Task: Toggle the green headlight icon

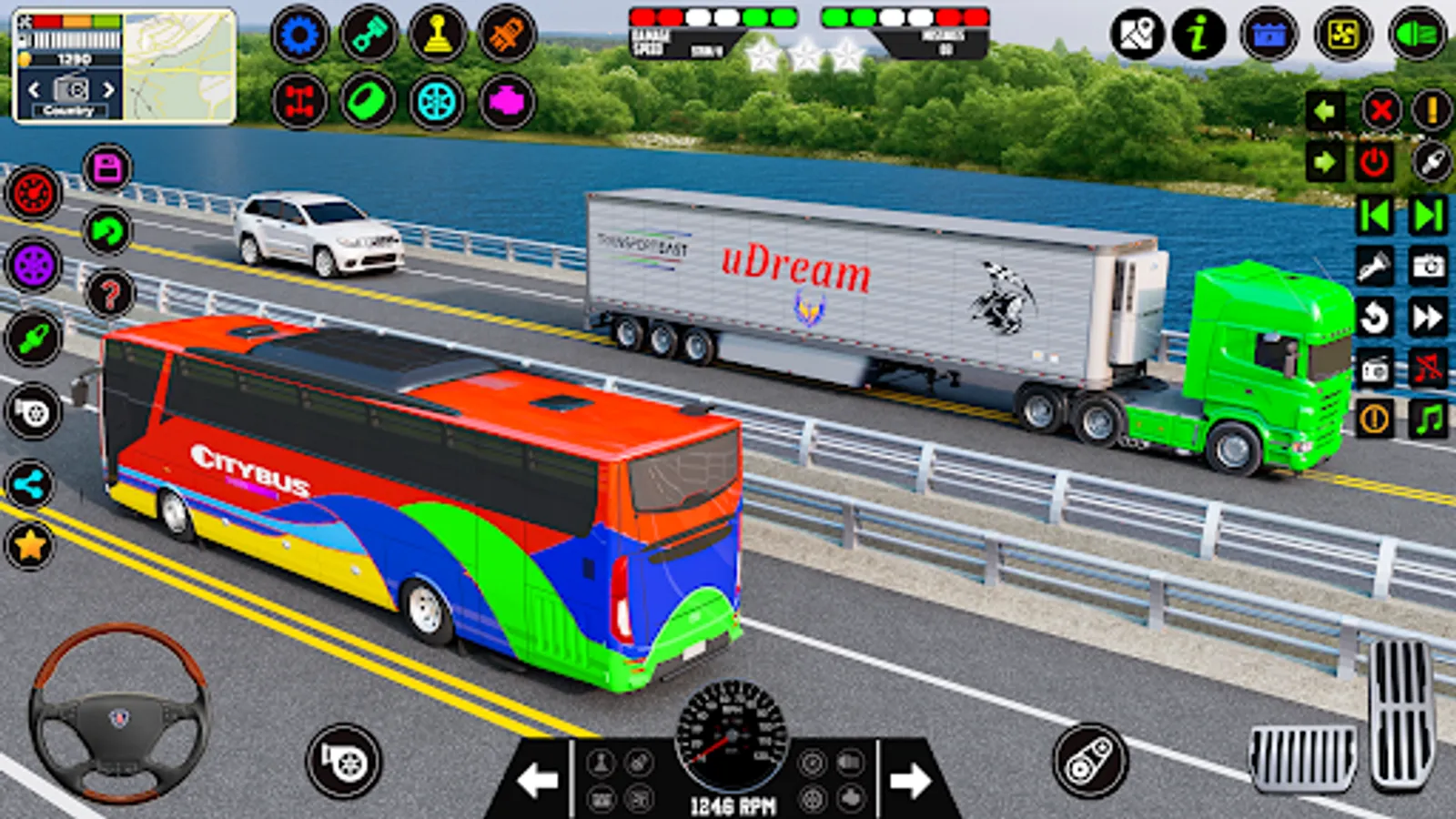Action: [1417, 35]
